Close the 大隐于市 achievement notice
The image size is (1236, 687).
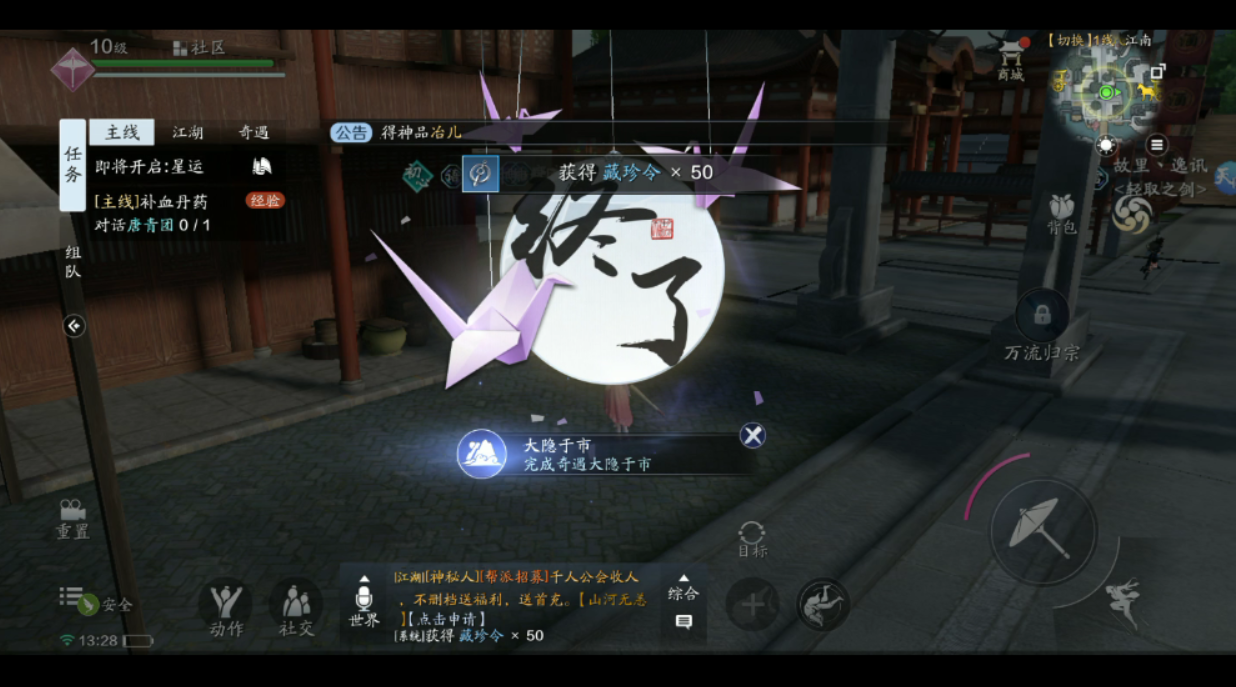(752, 435)
